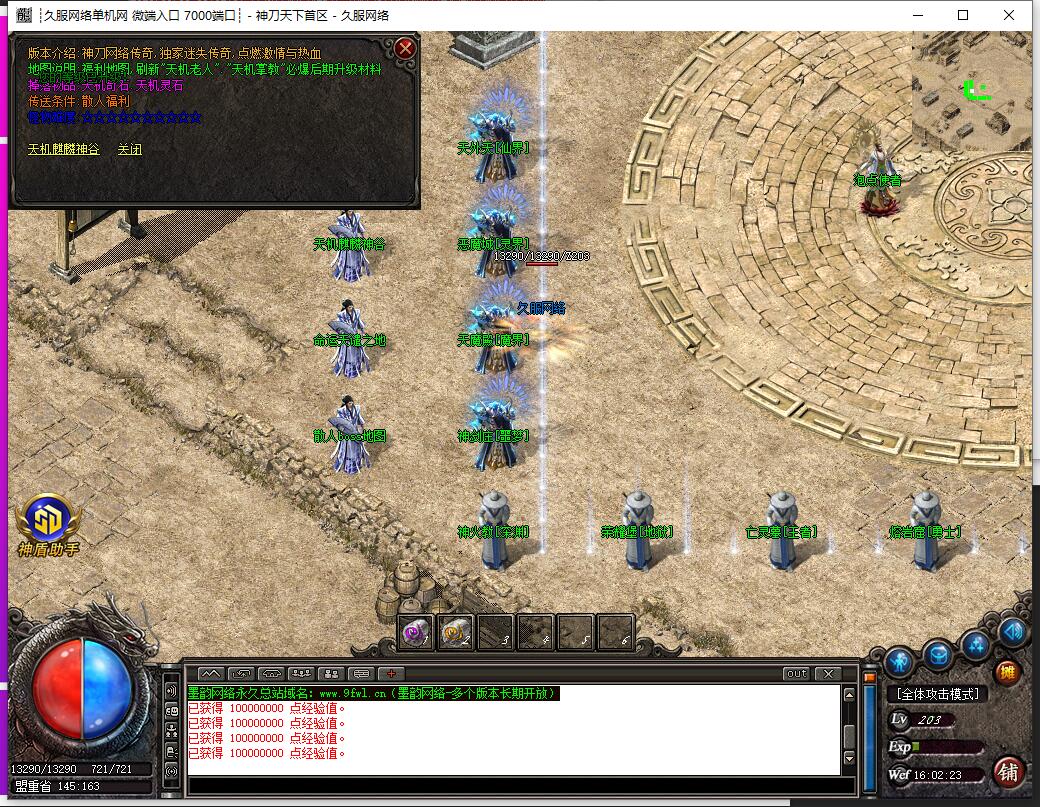Click the 'out' button on the chat panel
The width and height of the screenshot is (1040, 807).
pyautogui.click(x=796, y=674)
